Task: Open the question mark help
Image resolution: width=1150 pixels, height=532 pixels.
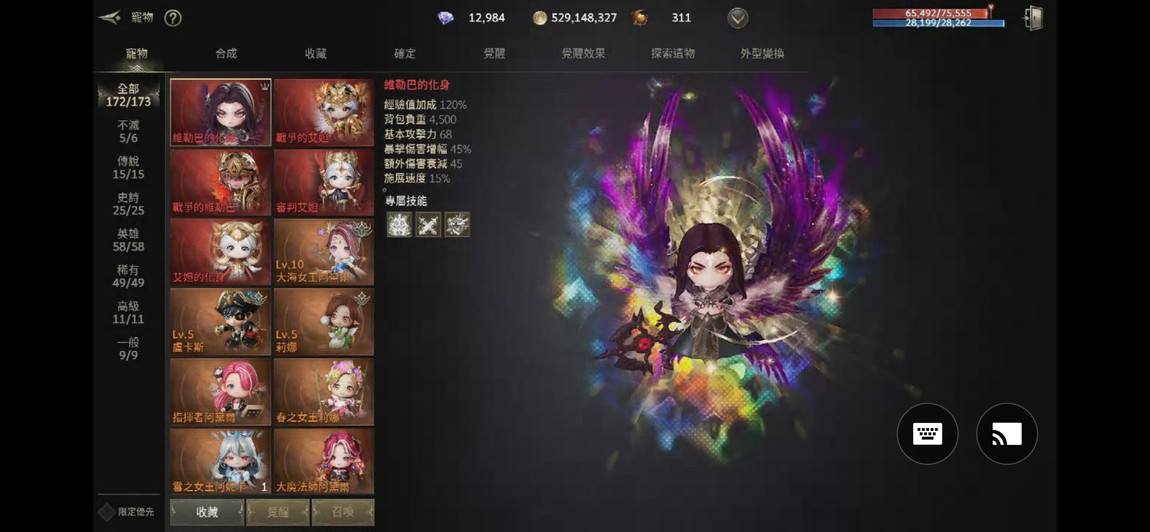Action: pyautogui.click(x=172, y=18)
